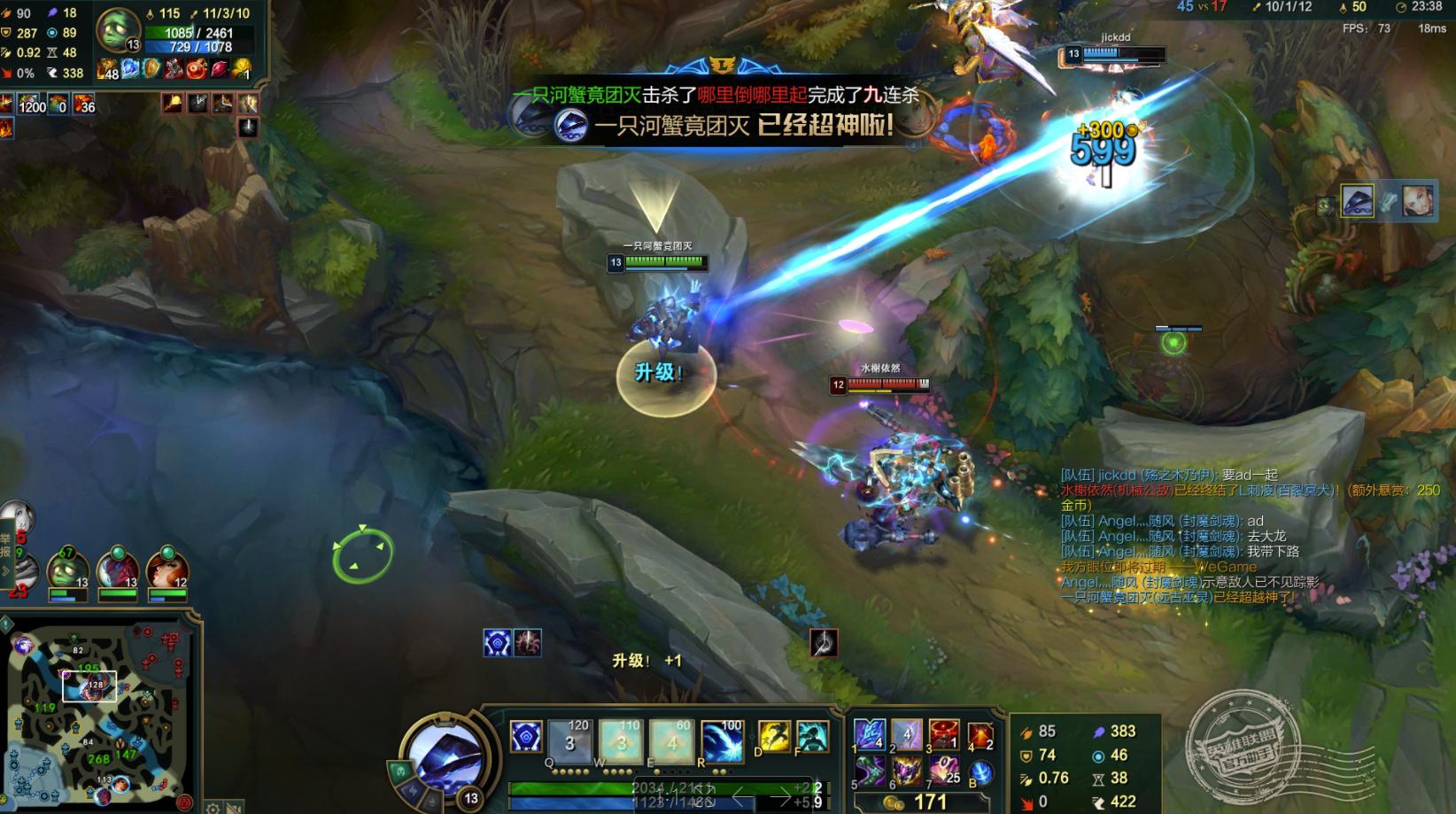
Task: Use the Flash summoner spell
Action: [x=774, y=737]
